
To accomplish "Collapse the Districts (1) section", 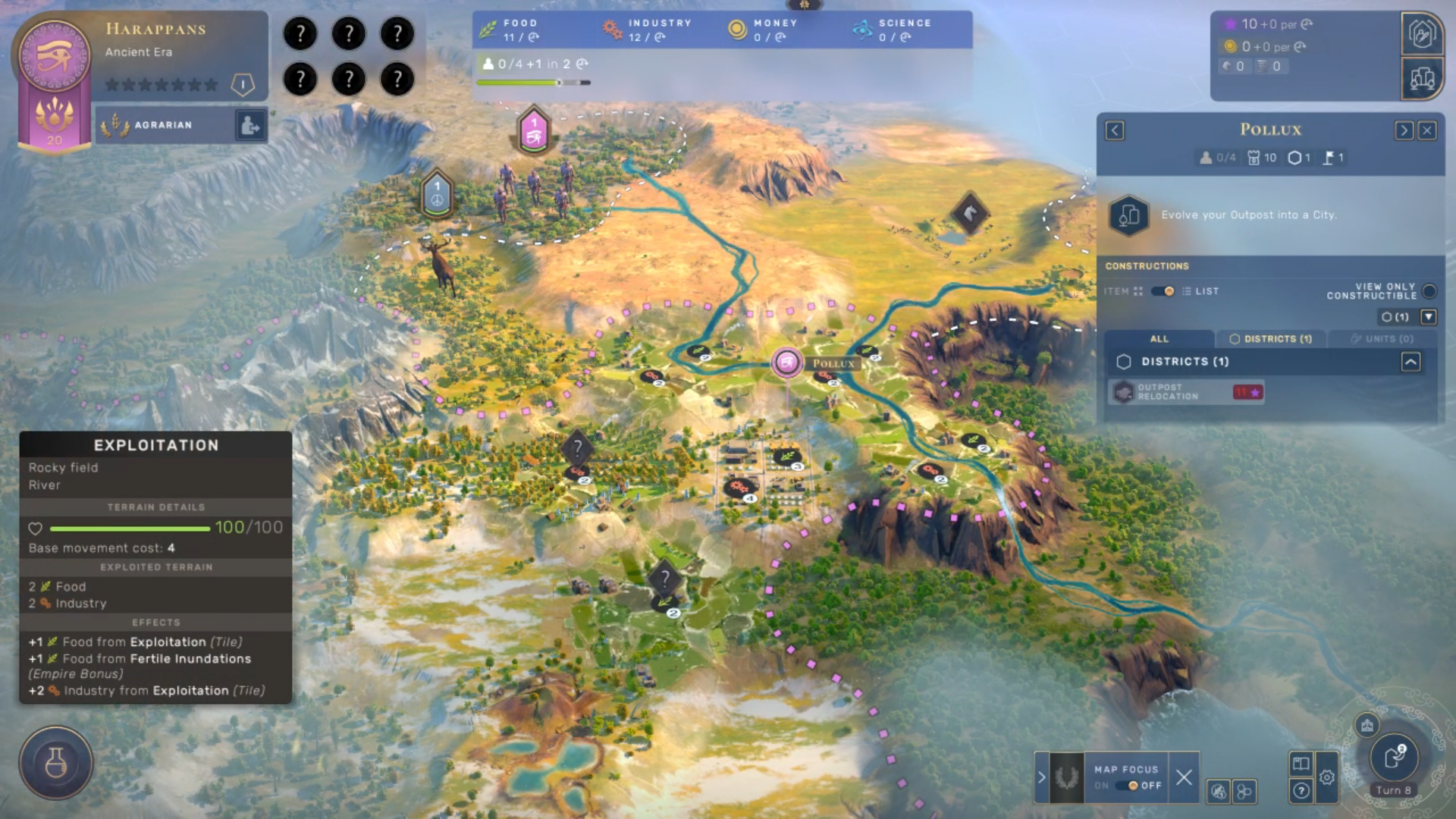I will click(1410, 362).
